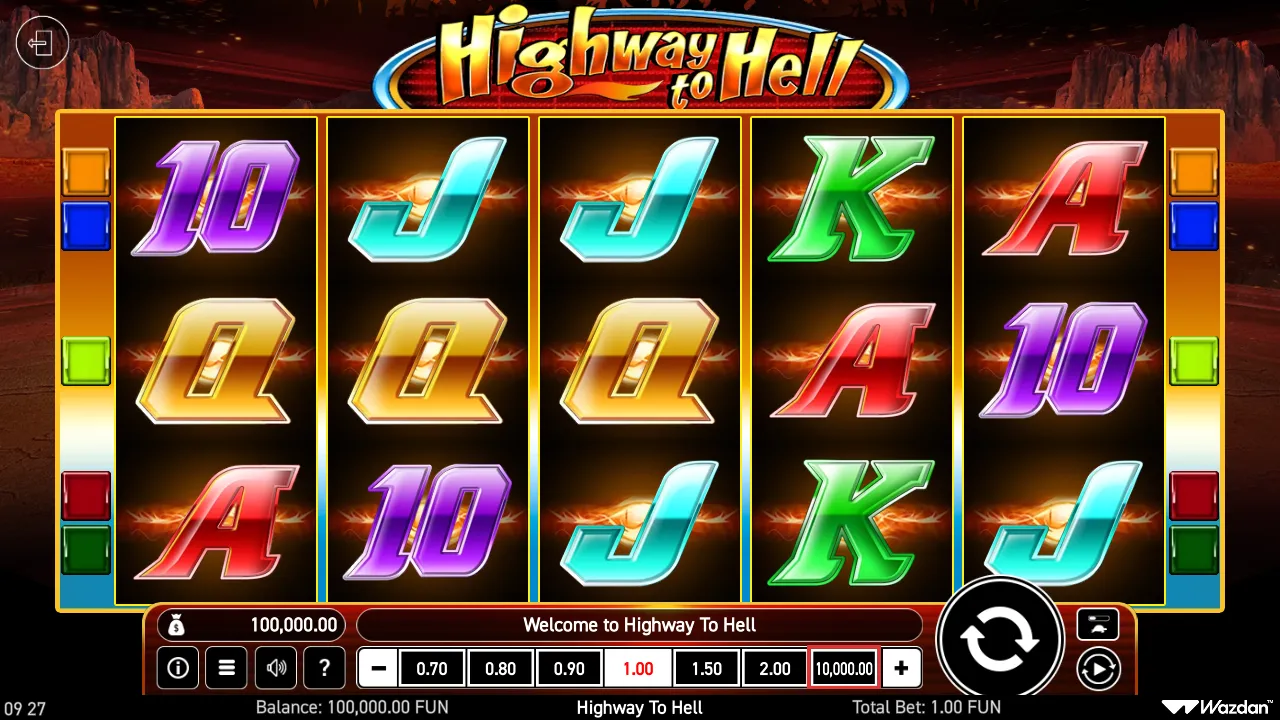Image resolution: width=1280 pixels, height=720 pixels.
Task: Open the help screen
Action: coord(324,668)
